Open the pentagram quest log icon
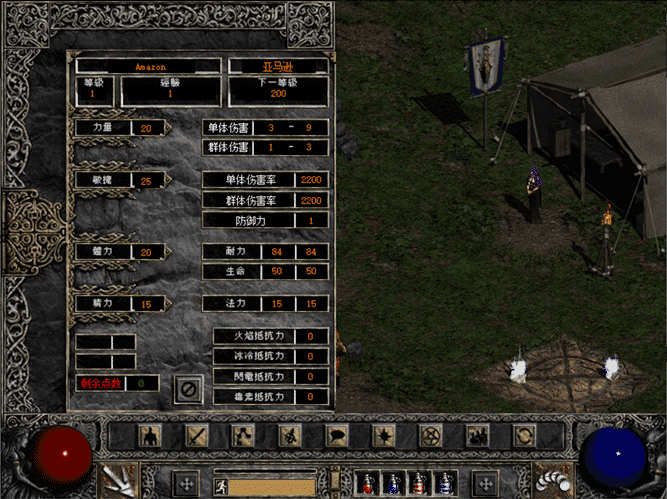Image resolution: width=667 pixels, height=499 pixels. [x=431, y=436]
